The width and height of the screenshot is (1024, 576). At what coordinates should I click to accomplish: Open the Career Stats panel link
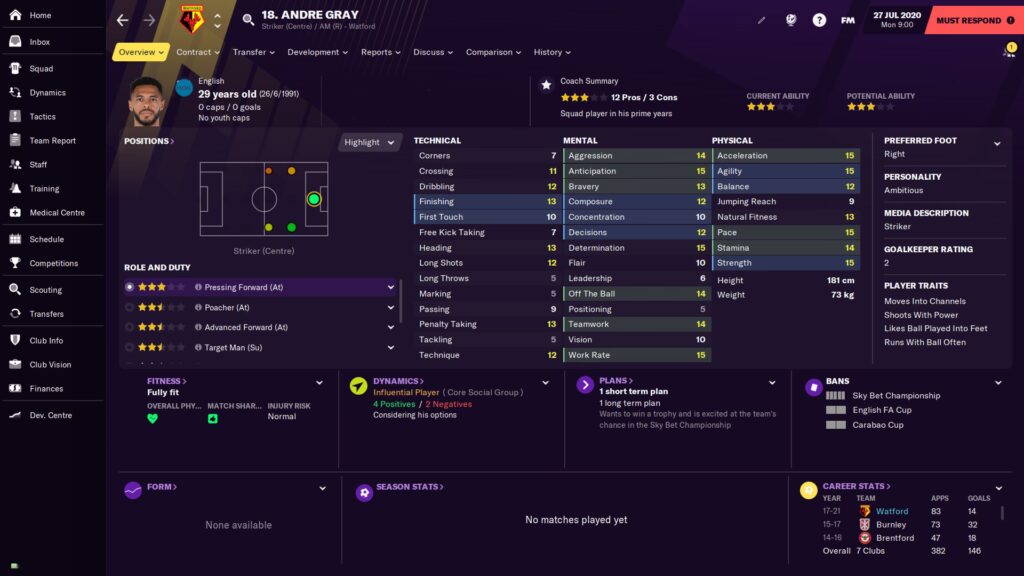pos(854,486)
